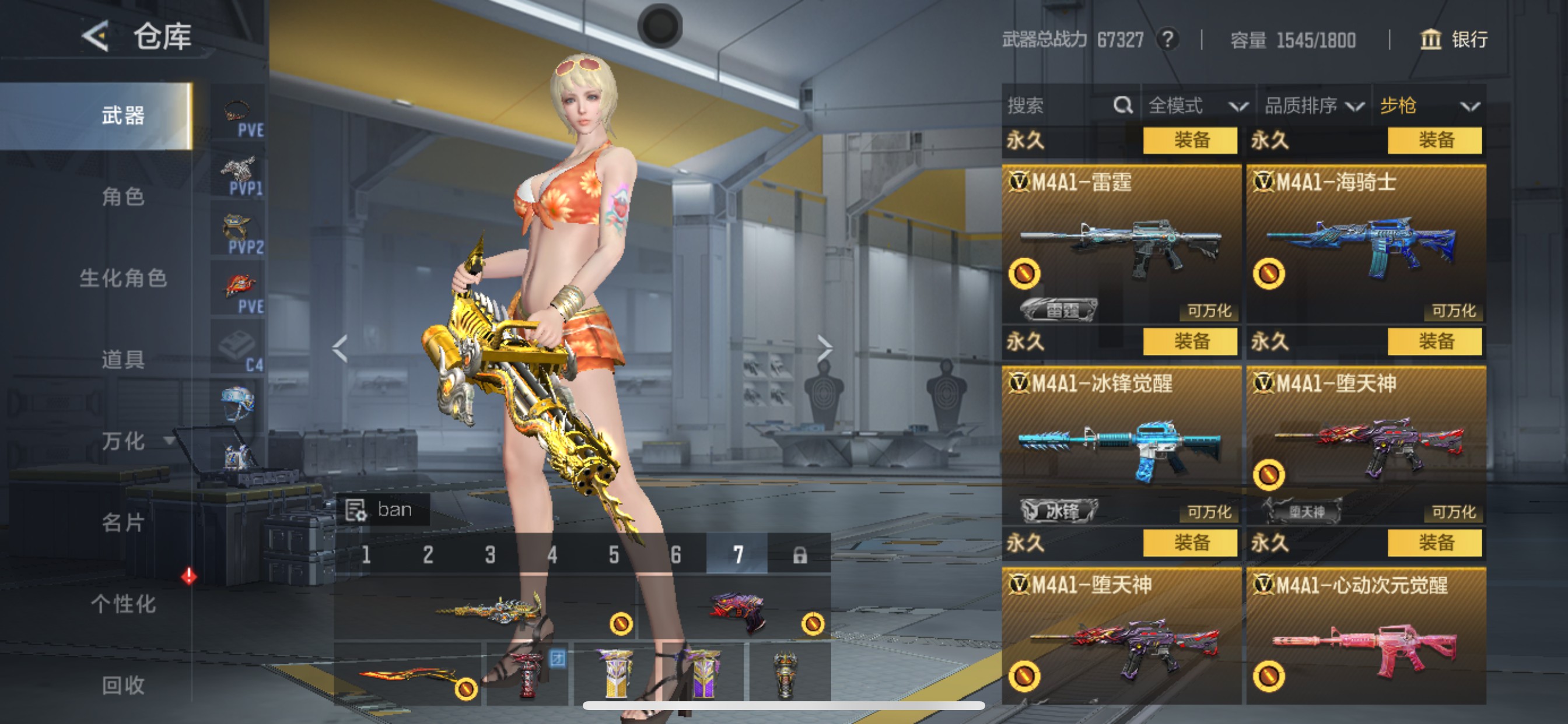Viewport: 1568px width, 724px height.
Task: Go to the 个性化 section
Action: click(123, 604)
